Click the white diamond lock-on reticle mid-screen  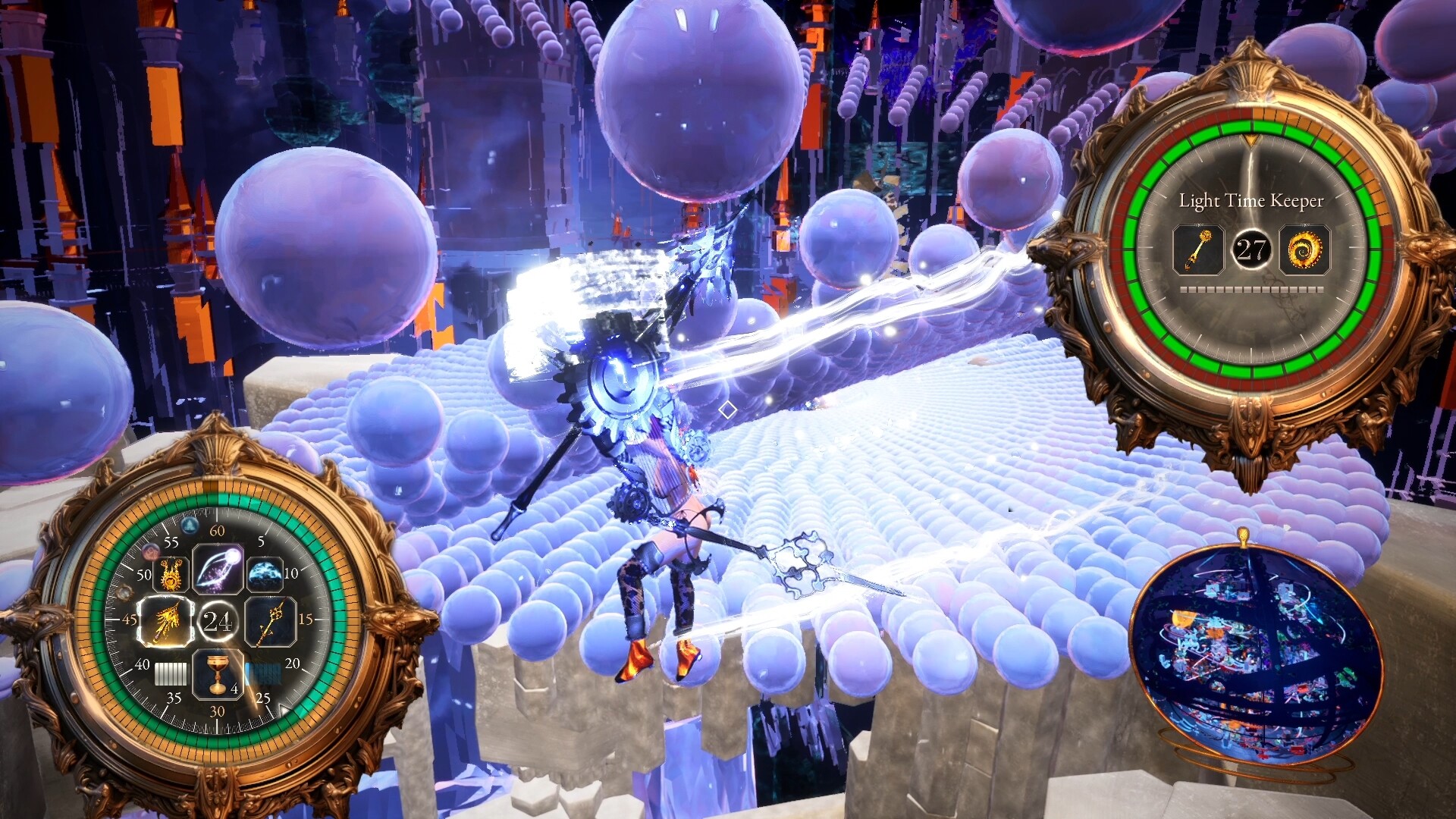(729, 410)
